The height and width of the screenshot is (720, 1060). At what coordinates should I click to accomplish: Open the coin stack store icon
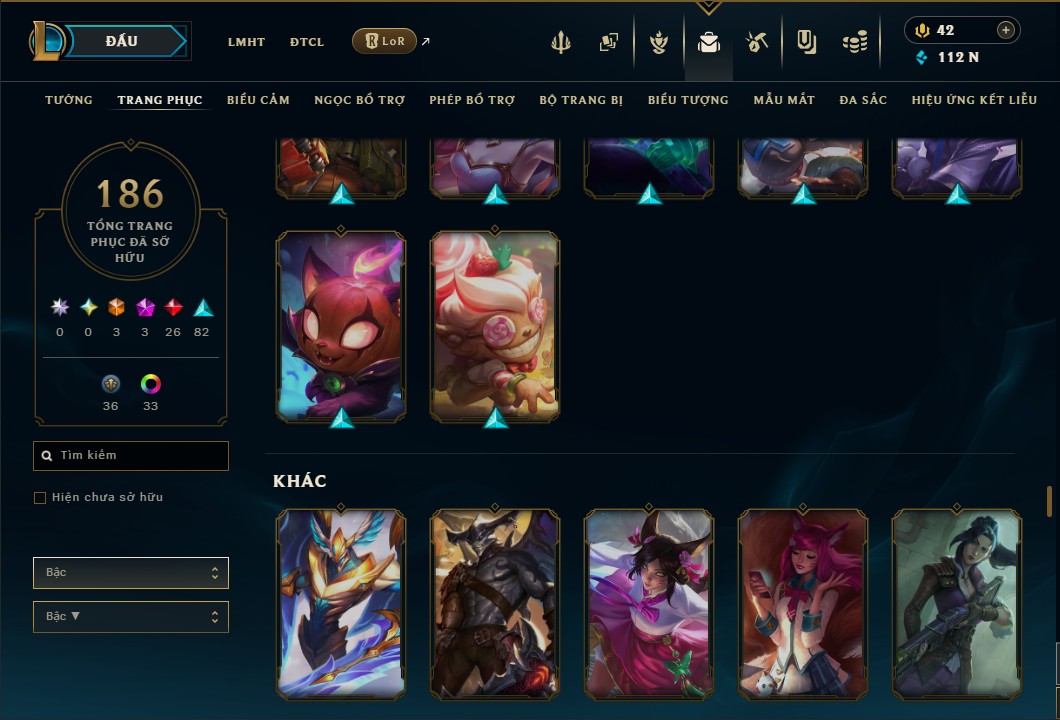click(x=854, y=42)
